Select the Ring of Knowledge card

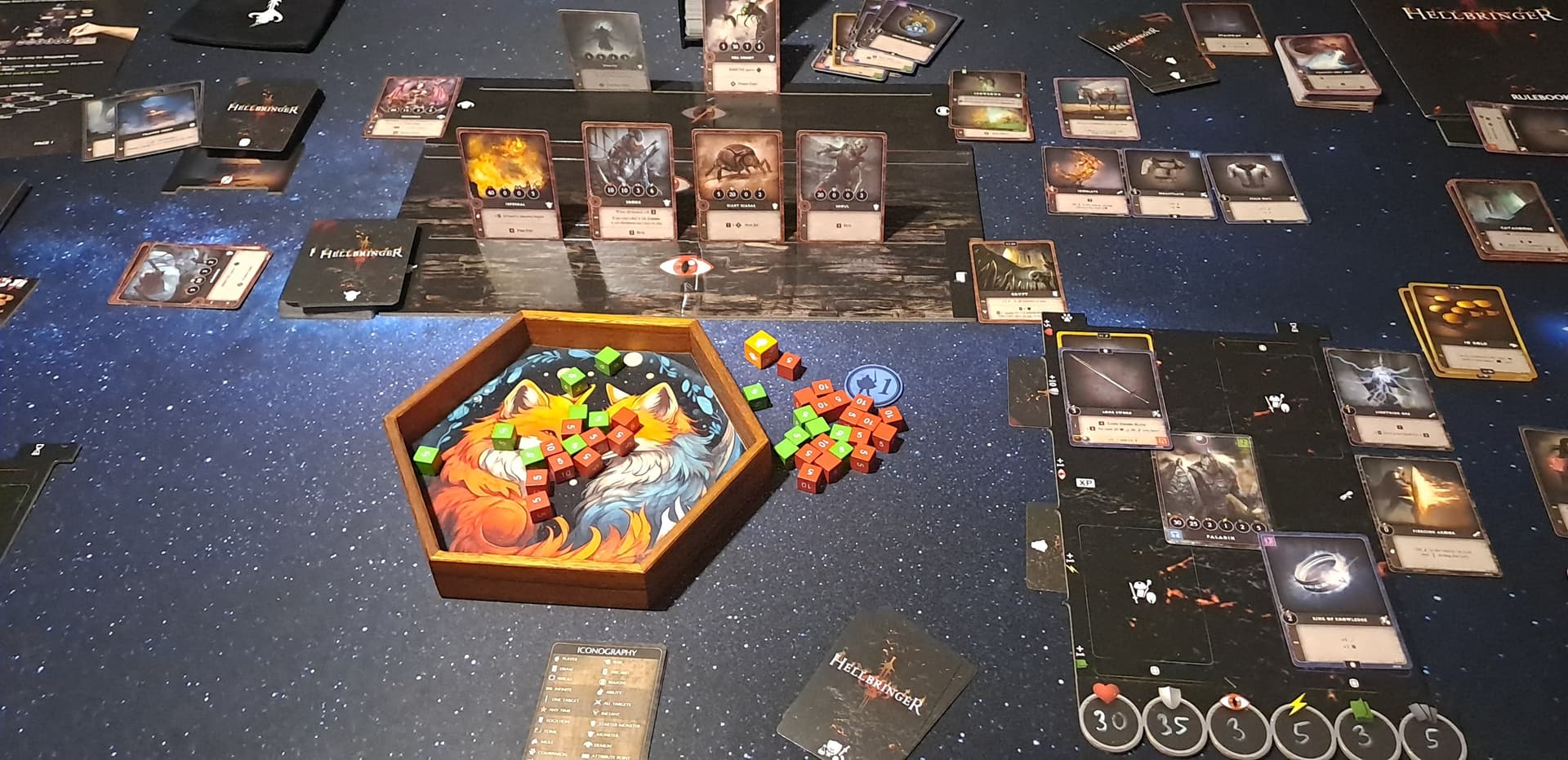pyautogui.click(x=1334, y=598)
